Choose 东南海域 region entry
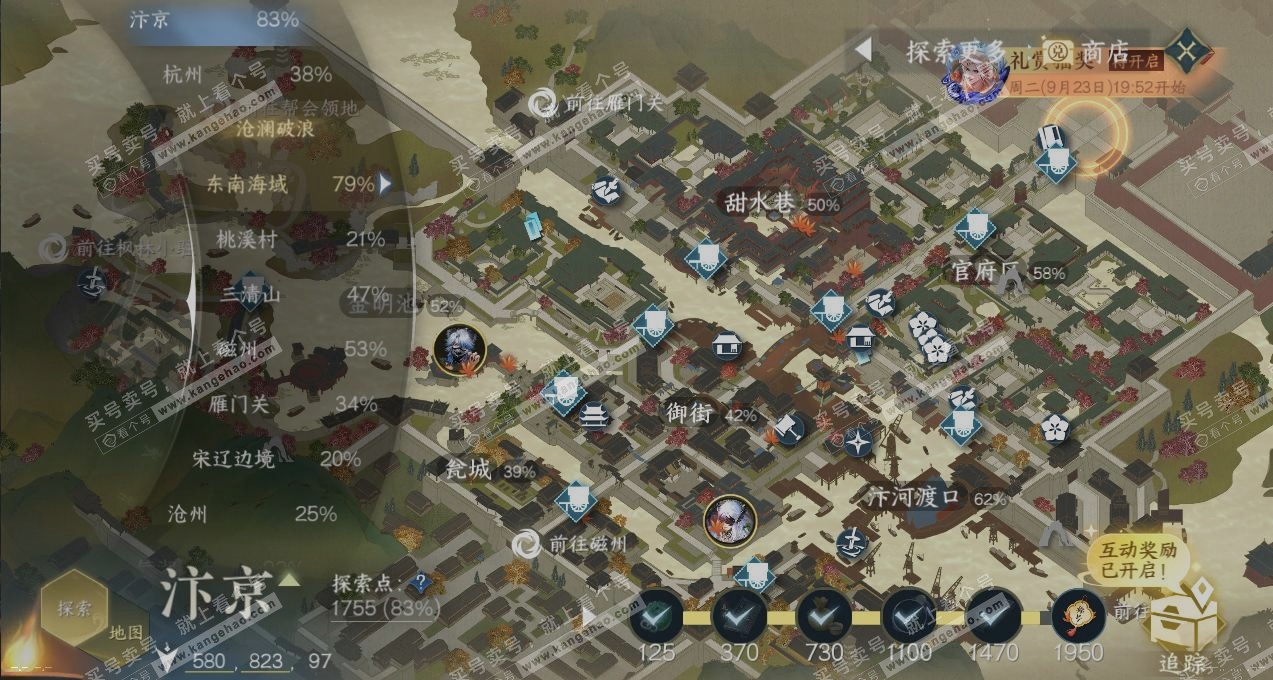This screenshot has width=1273, height=680. pyautogui.click(x=247, y=184)
